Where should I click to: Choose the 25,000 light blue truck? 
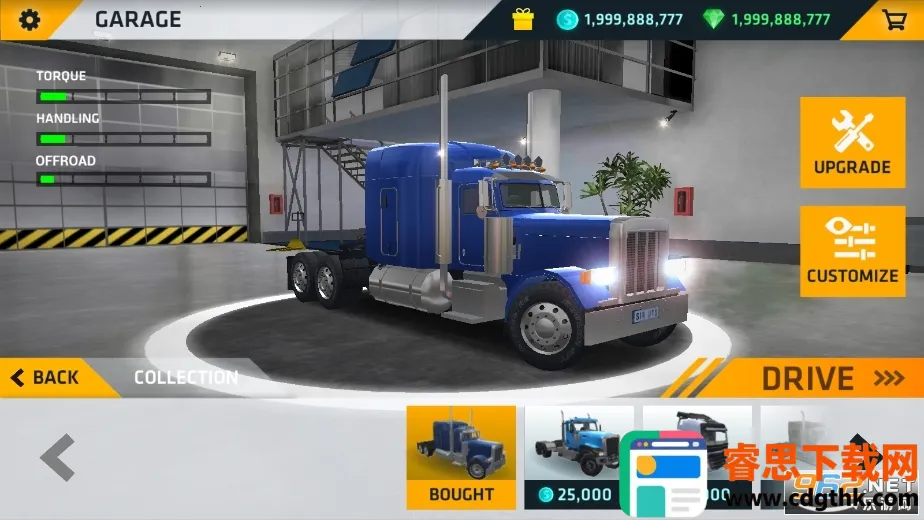pyautogui.click(x=578, y=456)
